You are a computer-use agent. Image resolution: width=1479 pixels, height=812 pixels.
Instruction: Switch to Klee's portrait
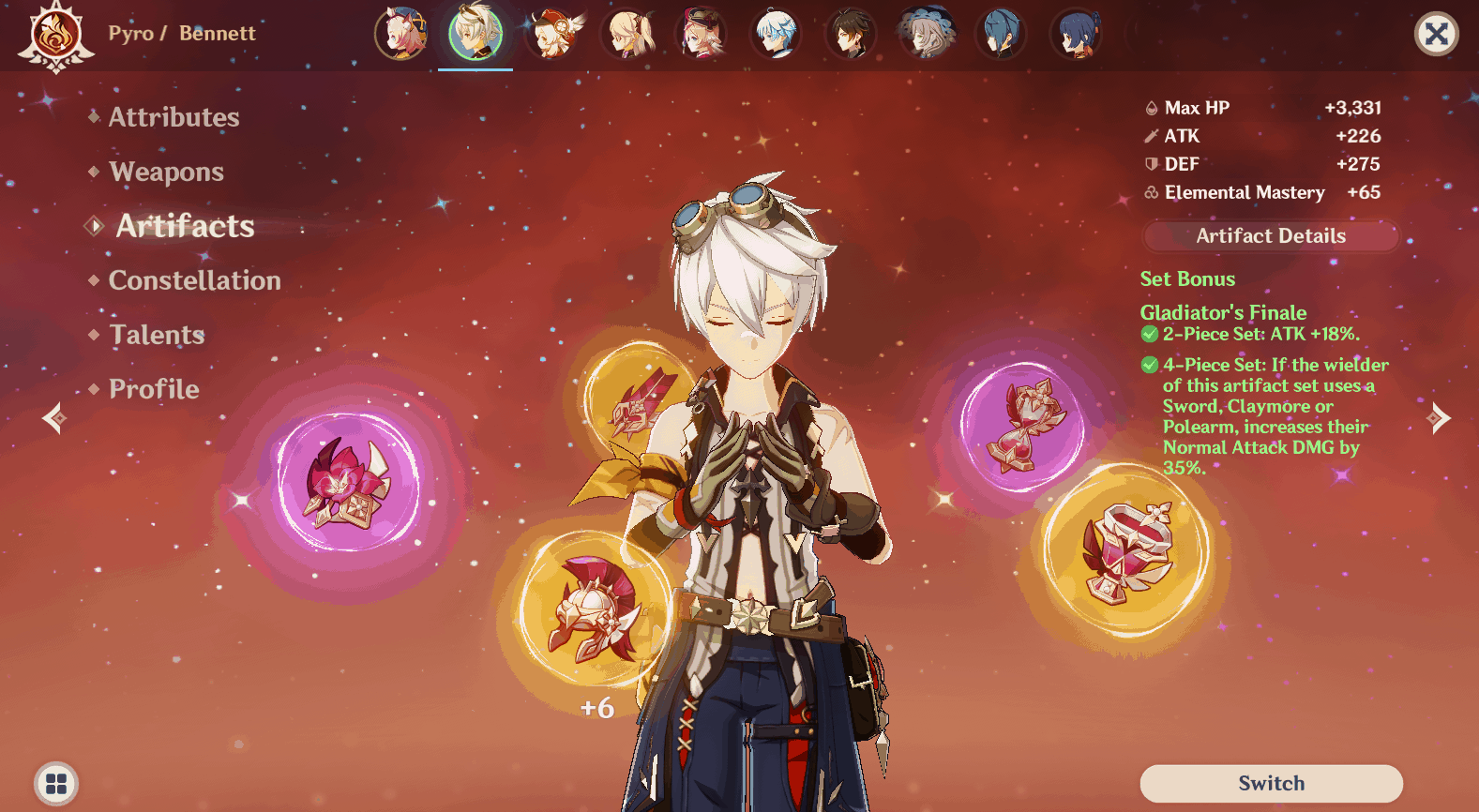pos(551,34)
